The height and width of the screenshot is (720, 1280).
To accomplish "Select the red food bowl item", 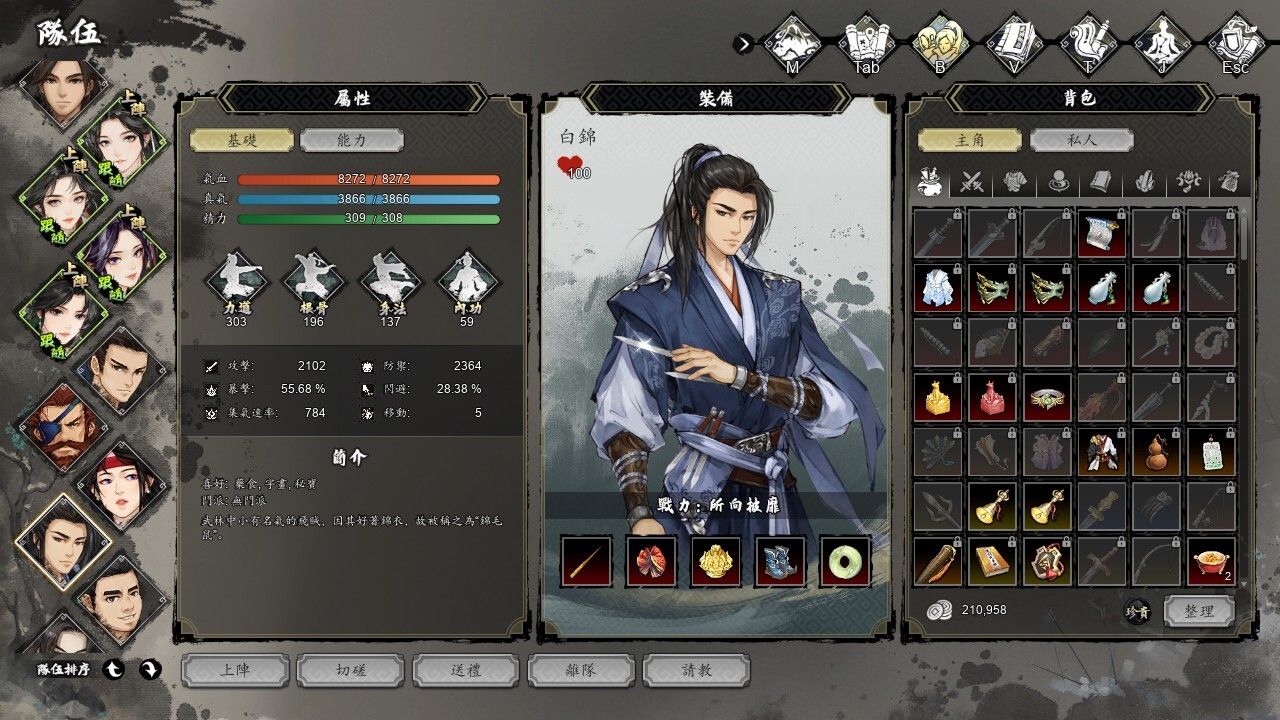I will click(x=1211, y=561).
